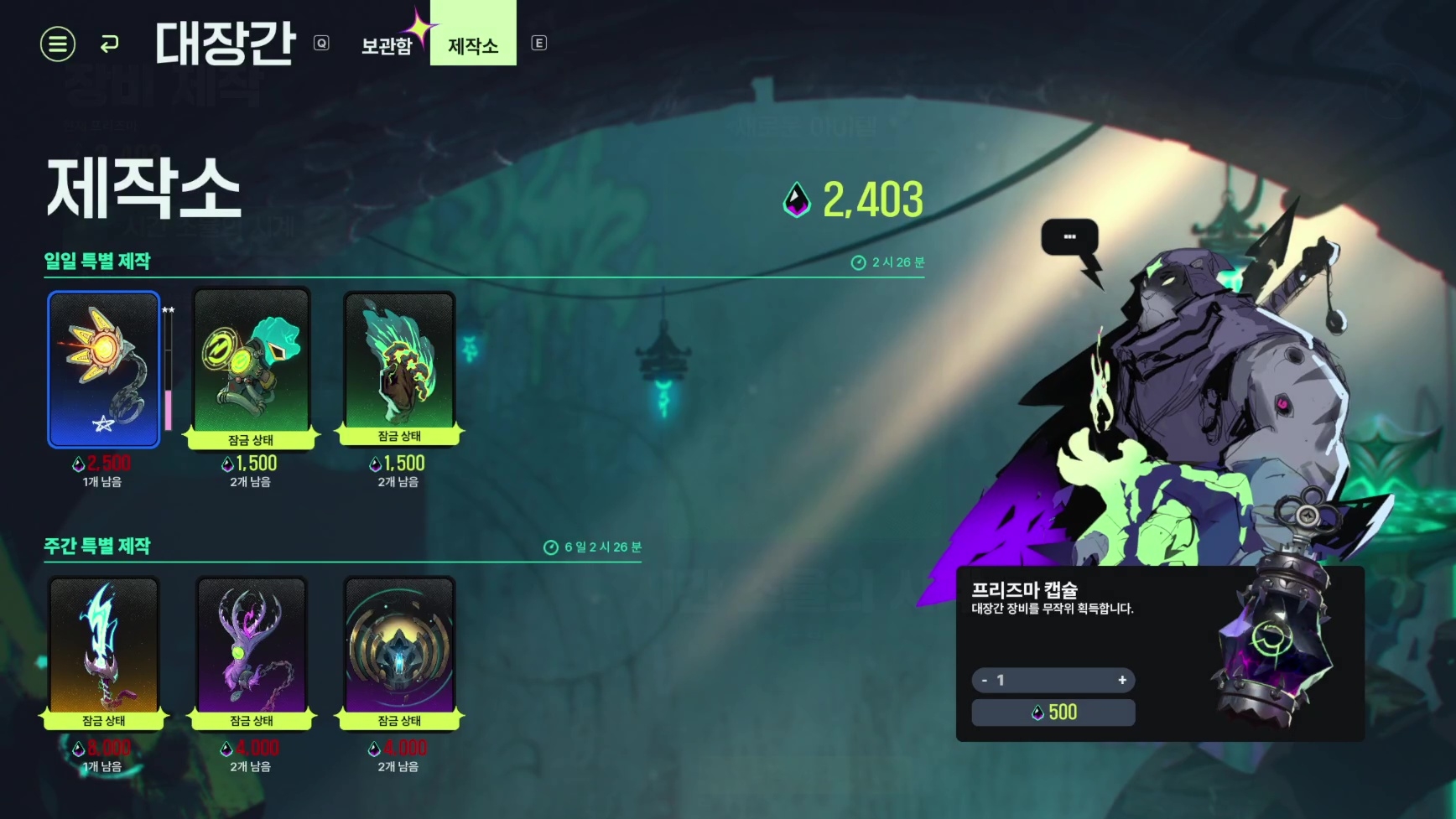This screenshot has height=819, width=1456.
Task: Open the hamburger menu
Action: tap(58, 44)
